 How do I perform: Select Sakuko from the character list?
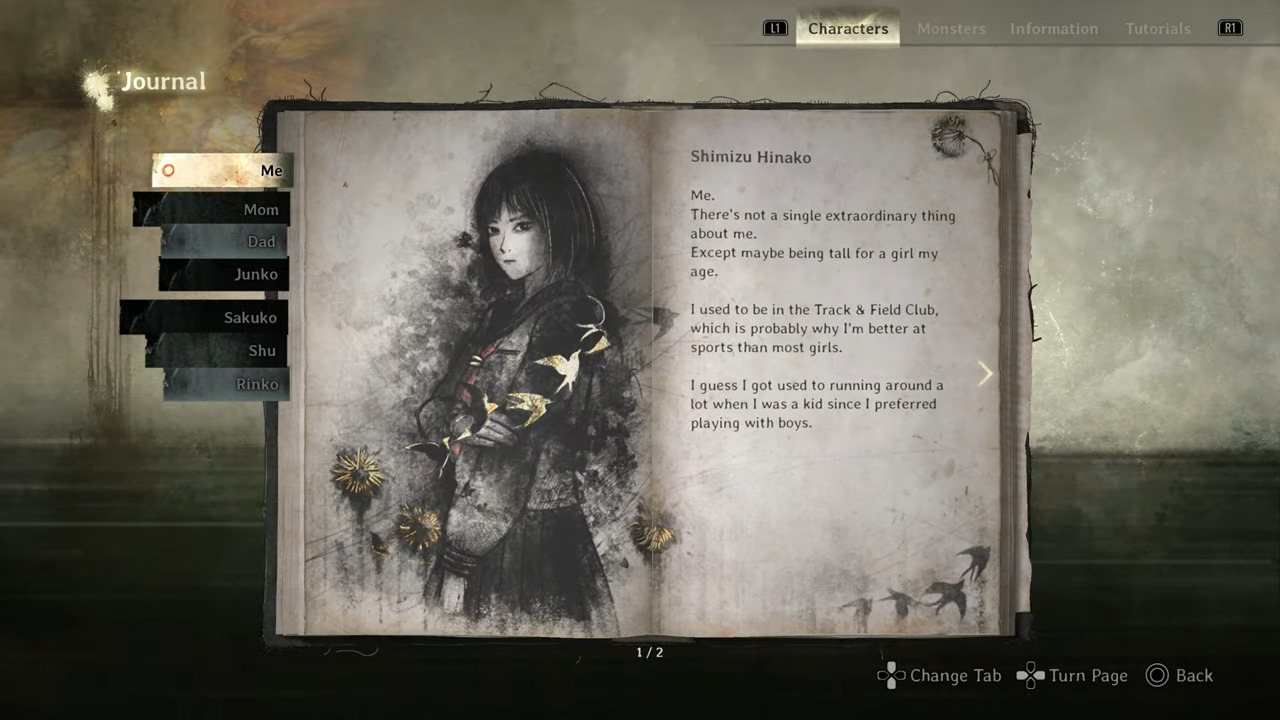pyautogui.click(x=206, y=318)
